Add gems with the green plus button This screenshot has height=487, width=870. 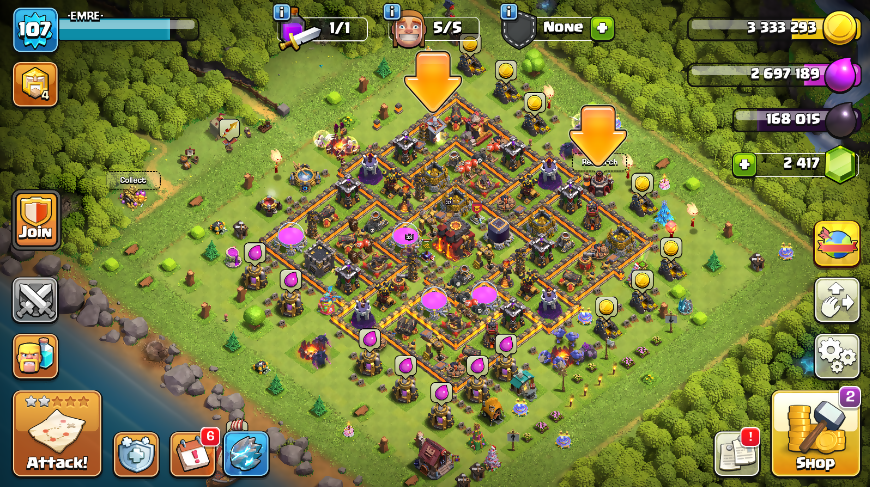tap(743, 165)
